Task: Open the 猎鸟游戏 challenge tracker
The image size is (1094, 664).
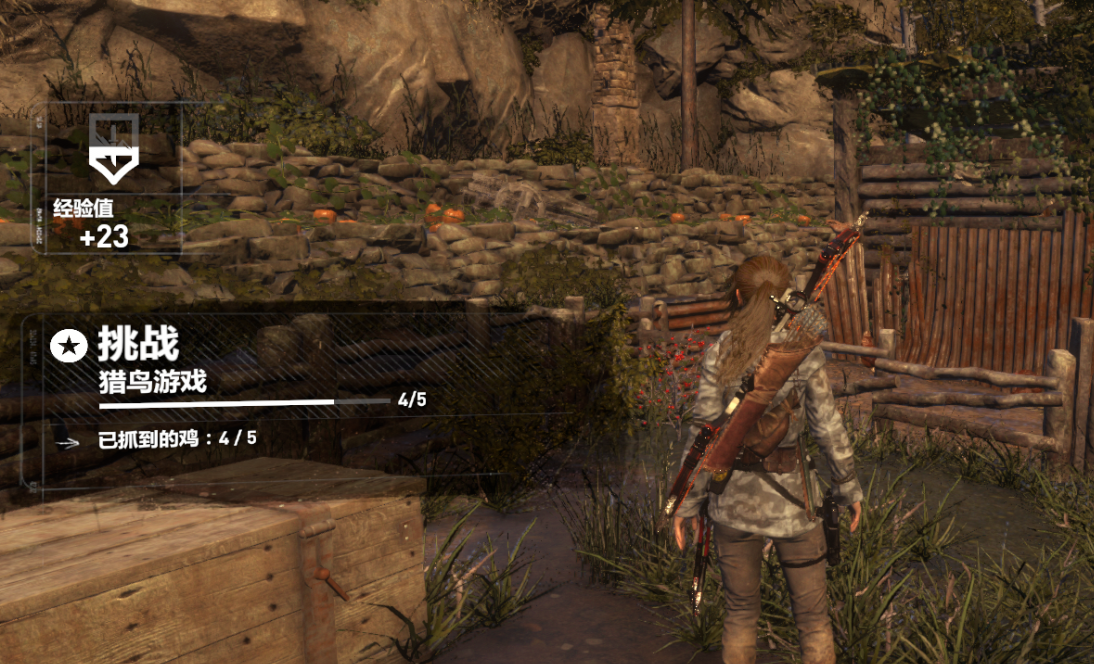Action: 153,381
